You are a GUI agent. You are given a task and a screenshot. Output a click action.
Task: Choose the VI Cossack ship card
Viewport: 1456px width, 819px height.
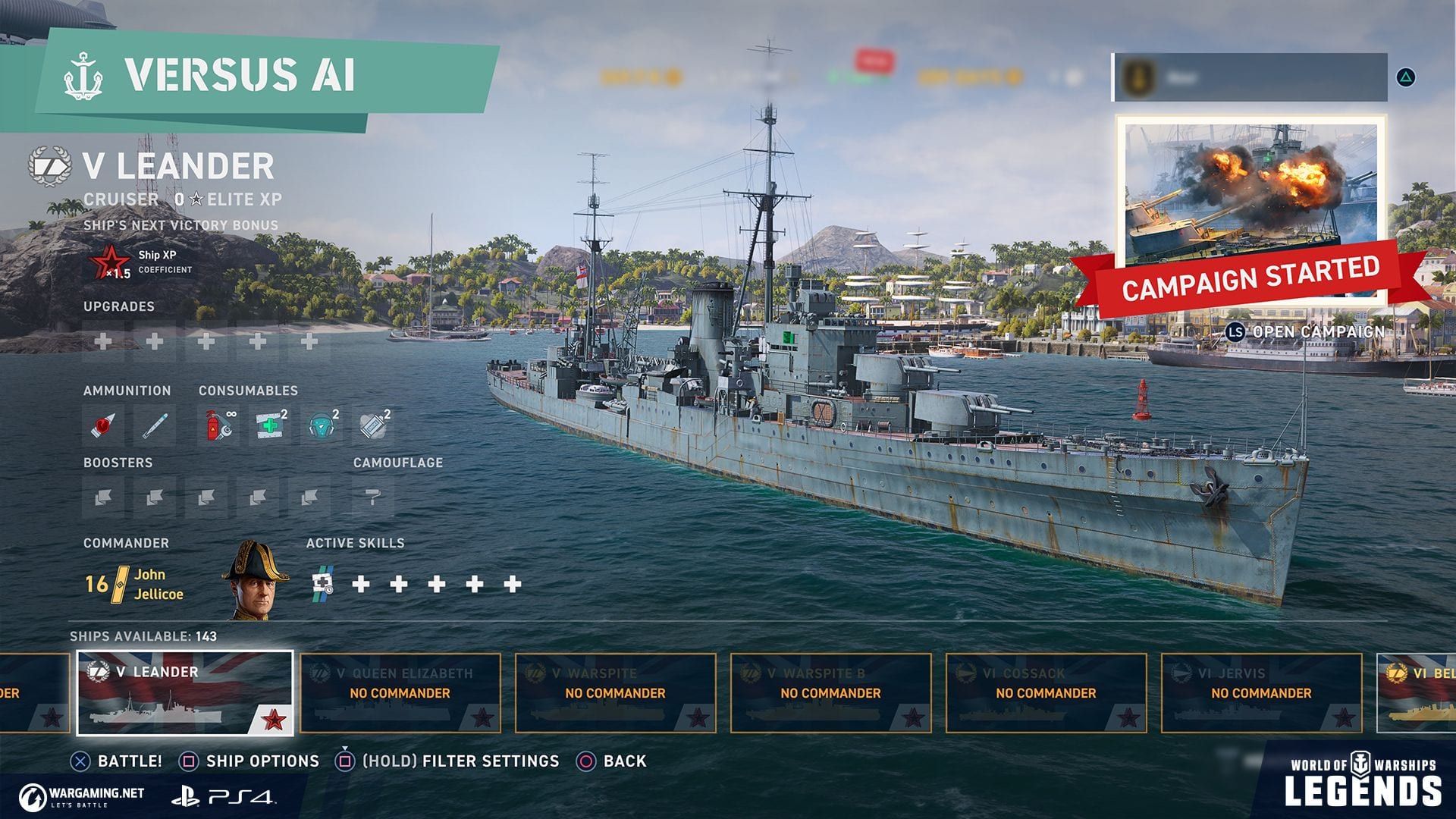point(1046,693)
